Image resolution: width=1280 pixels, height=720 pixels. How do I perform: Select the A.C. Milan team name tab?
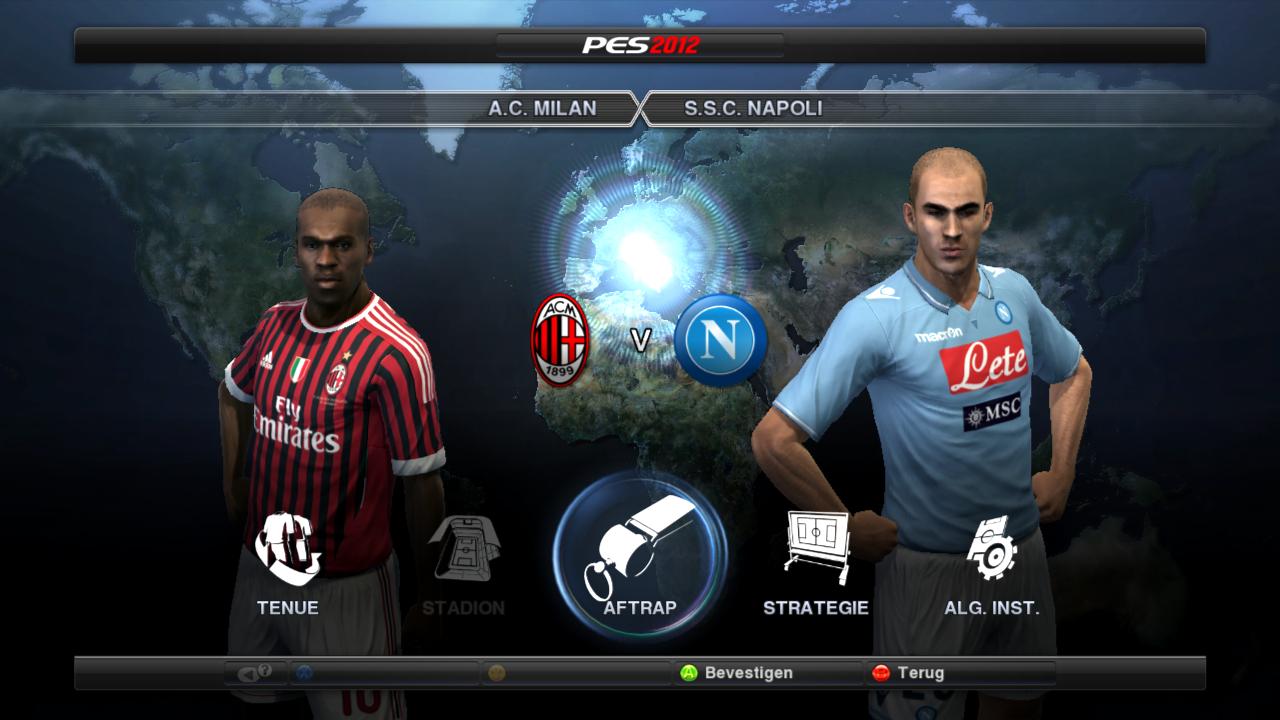click(542, 108)
